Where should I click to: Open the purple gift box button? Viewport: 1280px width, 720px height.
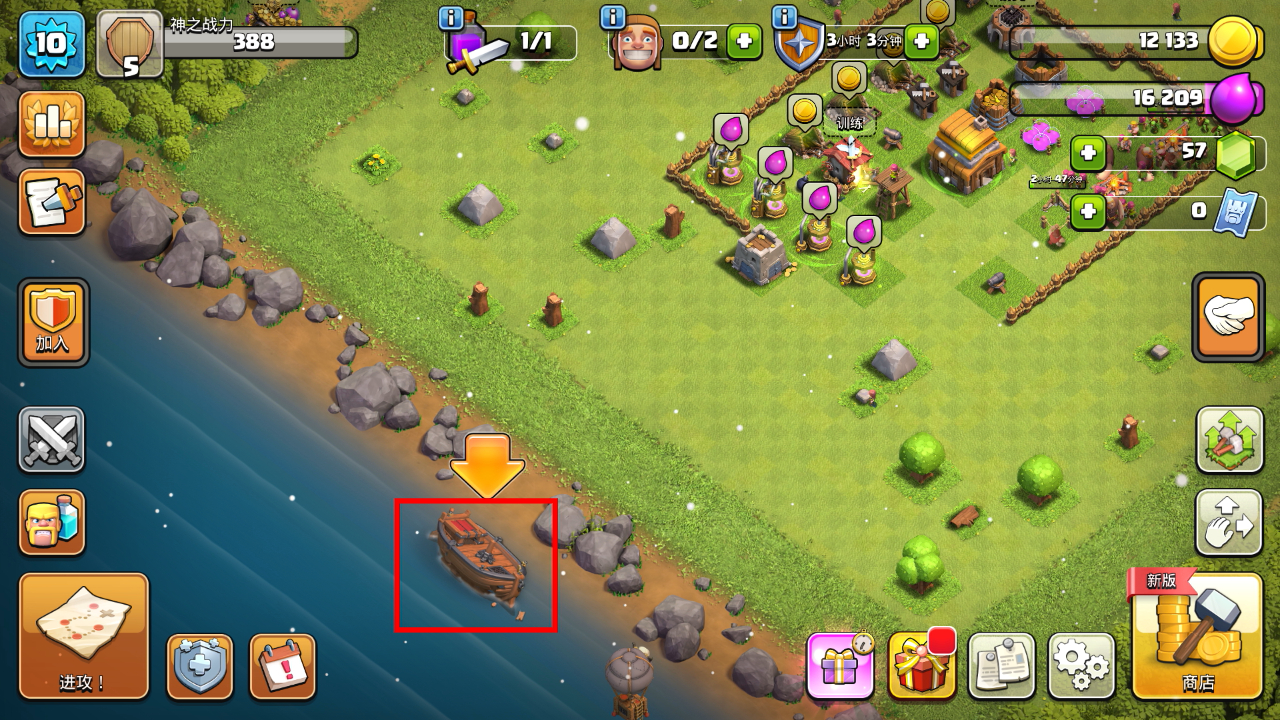click(840, 666)
